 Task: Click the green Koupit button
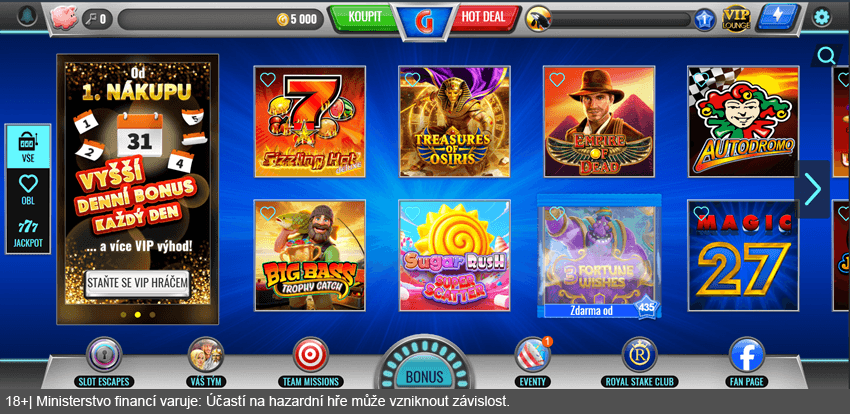[x=365, y=17]
